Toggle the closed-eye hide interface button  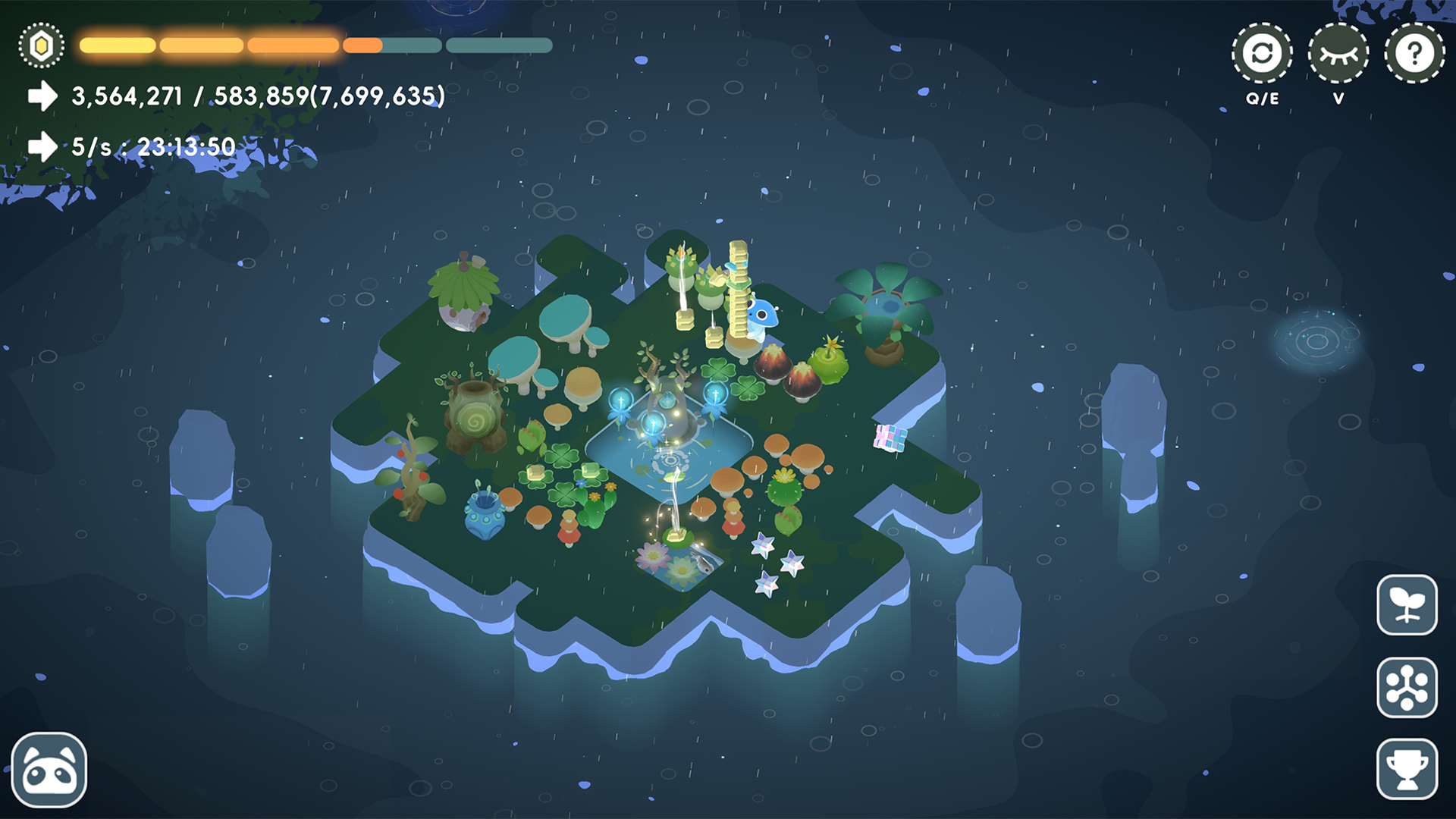click(x=1338, y=54)
